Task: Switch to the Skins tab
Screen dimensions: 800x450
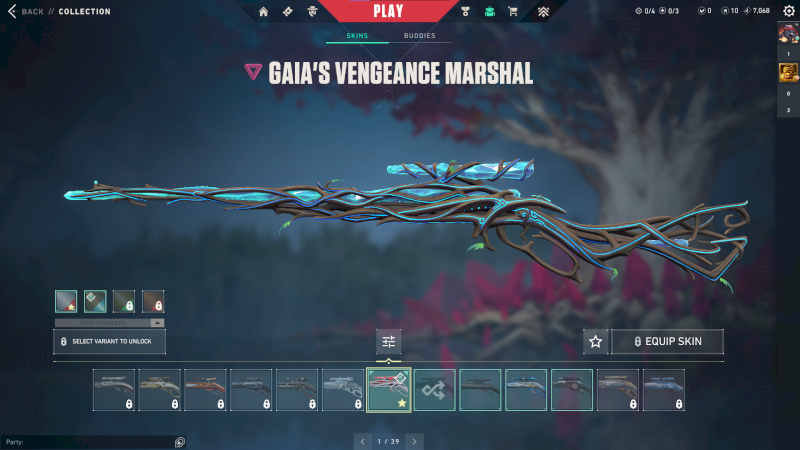Action: 357,36
